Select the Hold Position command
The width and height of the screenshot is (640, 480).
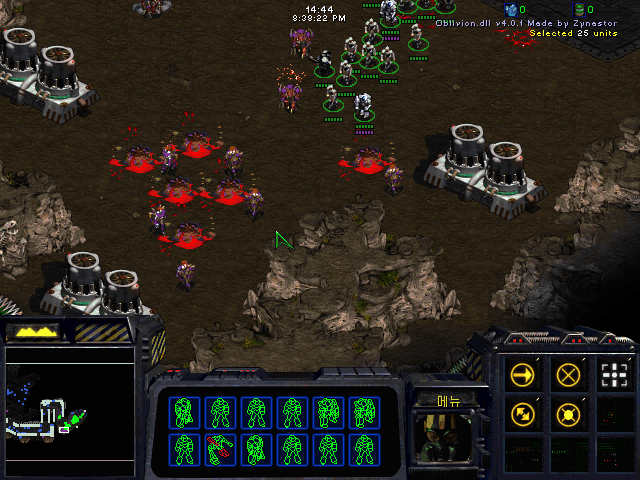click(x=569, y=413)
